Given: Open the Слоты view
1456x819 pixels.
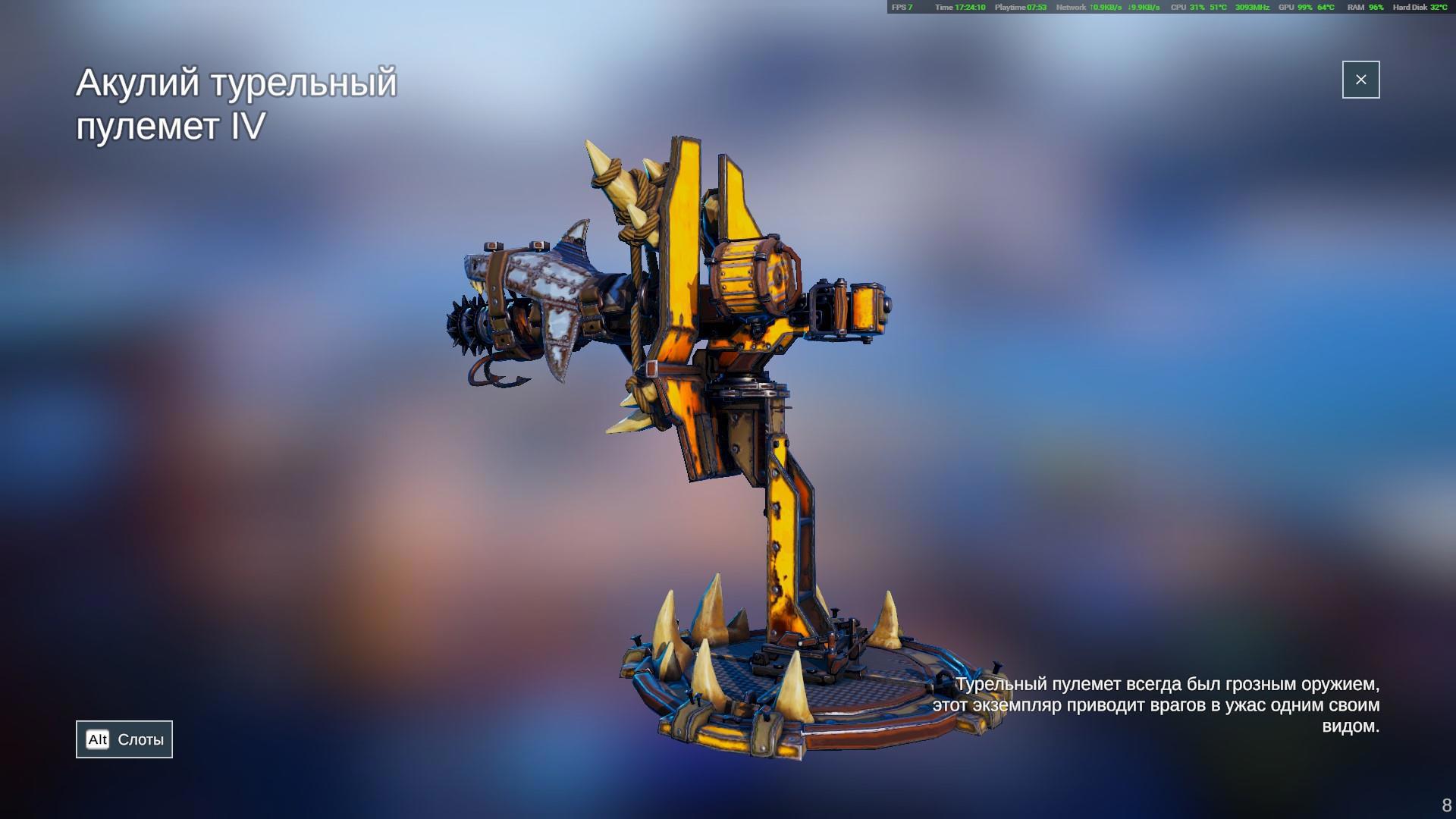Looking at the screenshot, I should click(x=124, y=739).
